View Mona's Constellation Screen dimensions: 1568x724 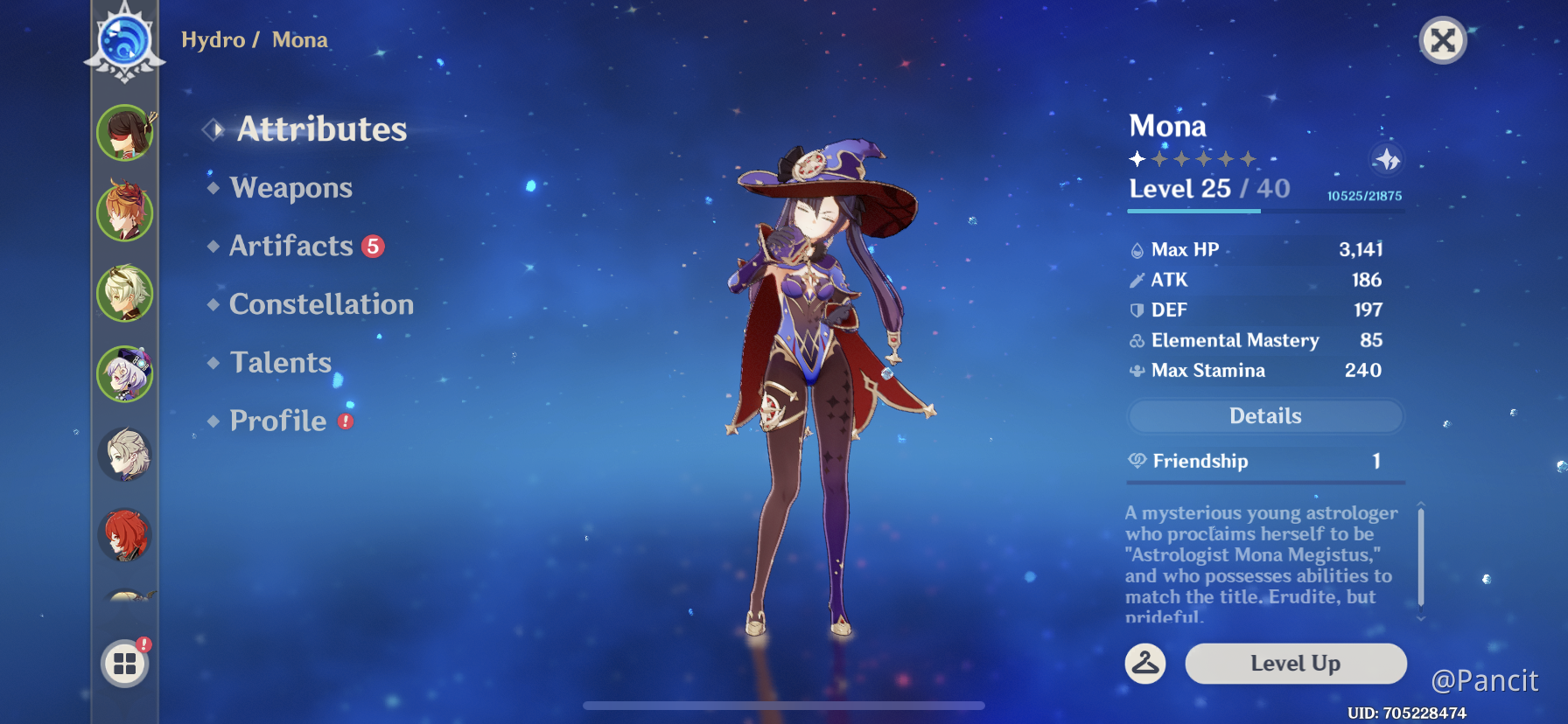tap(321, 304)
